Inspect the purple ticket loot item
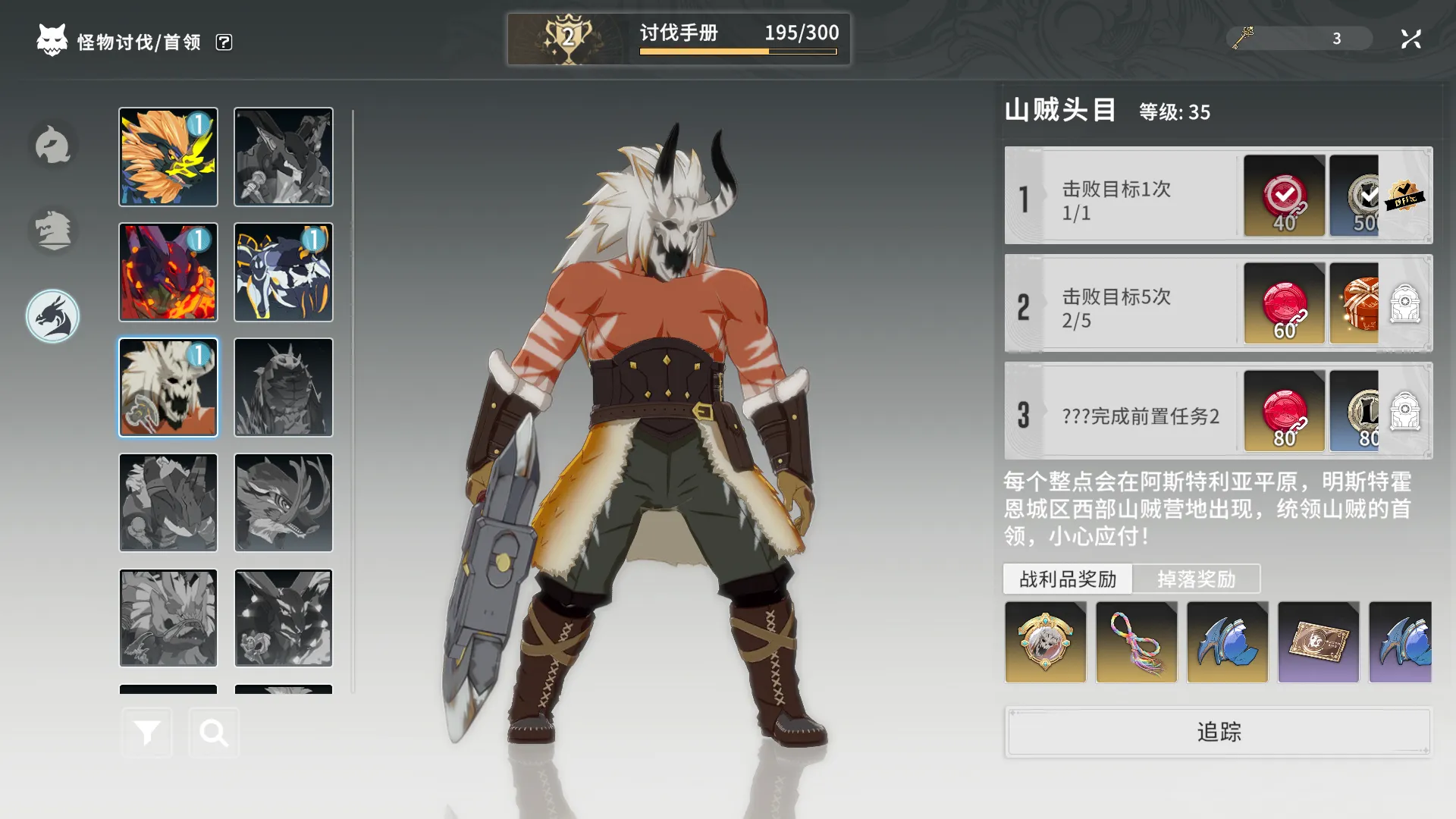Screen dimensions: 1456x819 [x=1318, y=642]
